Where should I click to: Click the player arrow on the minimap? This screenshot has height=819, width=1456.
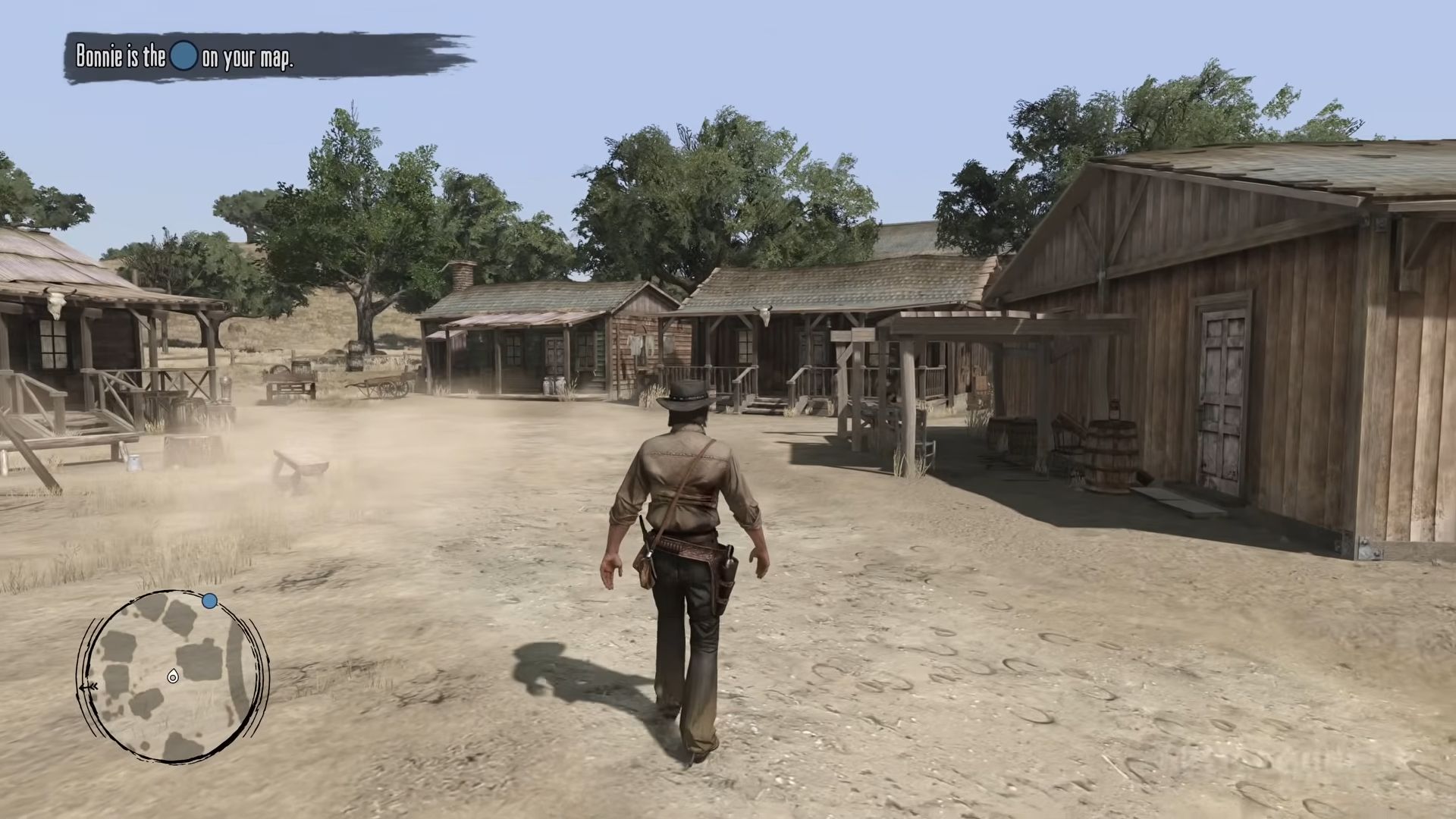173,676
